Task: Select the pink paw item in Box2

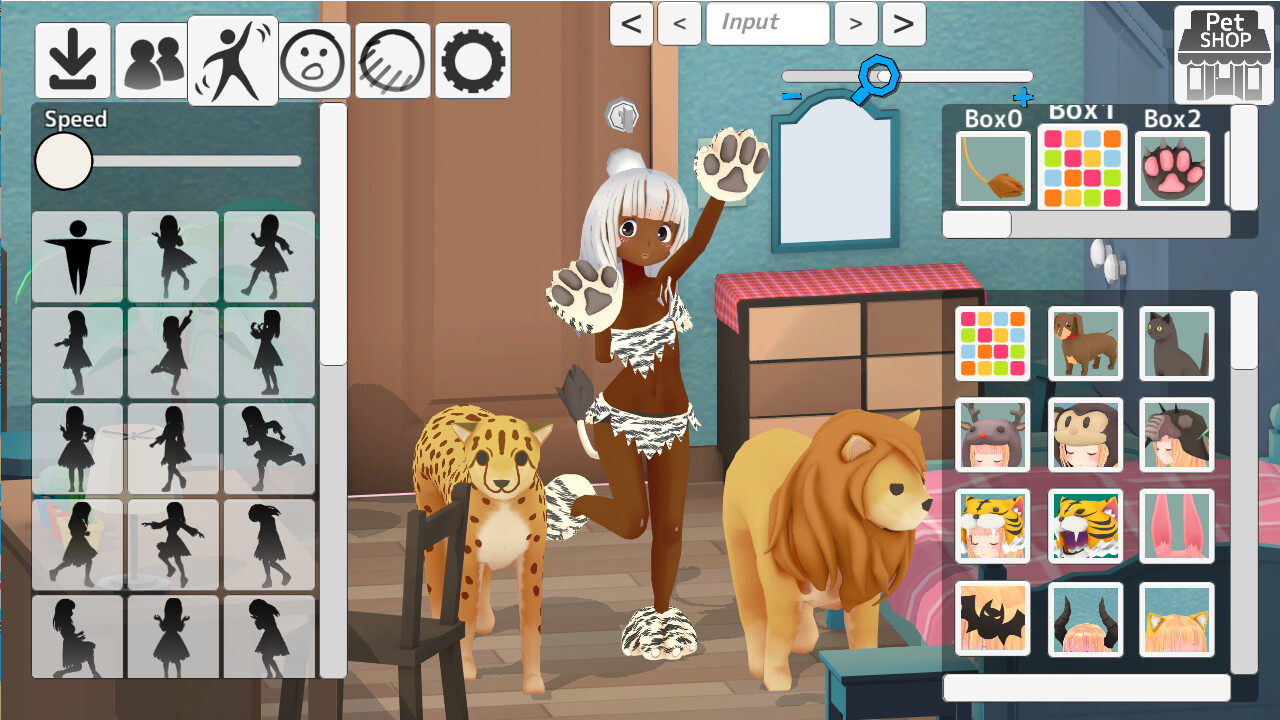Action: click(1173, 166)
